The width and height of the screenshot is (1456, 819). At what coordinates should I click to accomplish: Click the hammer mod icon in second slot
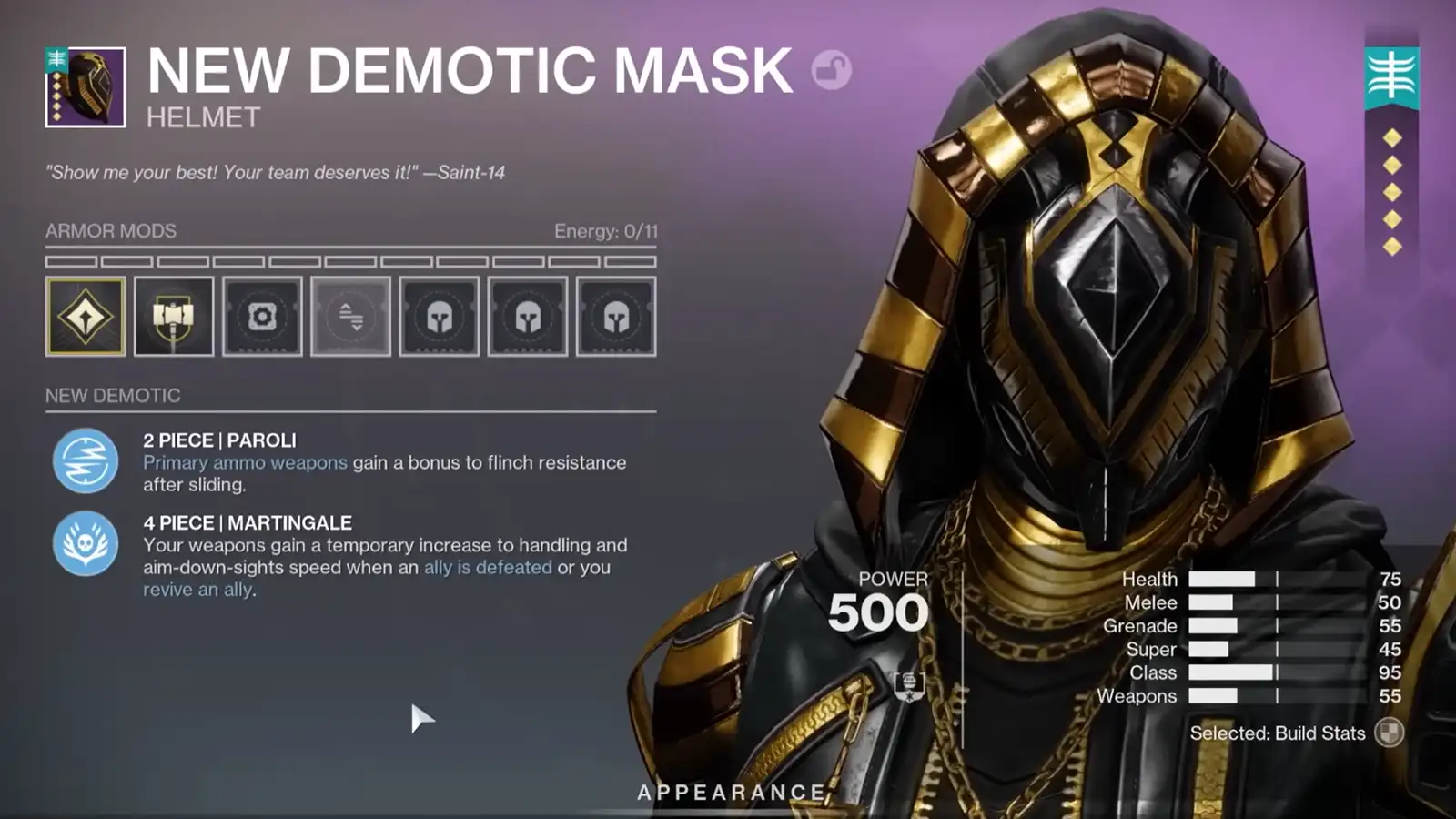174,314
